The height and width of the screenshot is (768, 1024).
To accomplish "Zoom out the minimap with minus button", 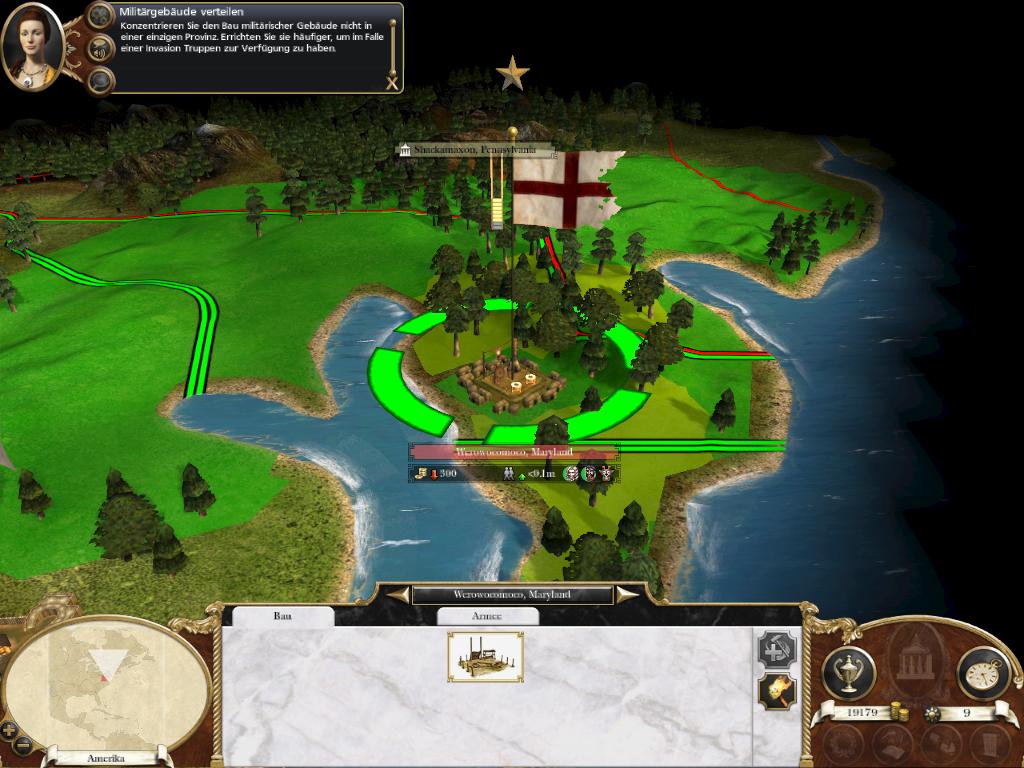I will pyautogui.click(x=24, y=745).
